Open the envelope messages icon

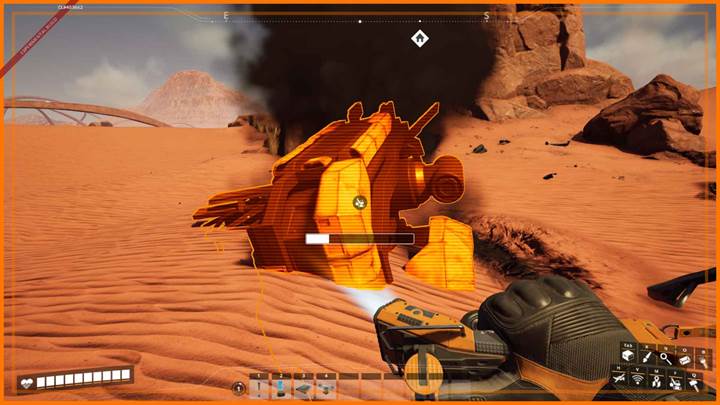click(684, 359)
